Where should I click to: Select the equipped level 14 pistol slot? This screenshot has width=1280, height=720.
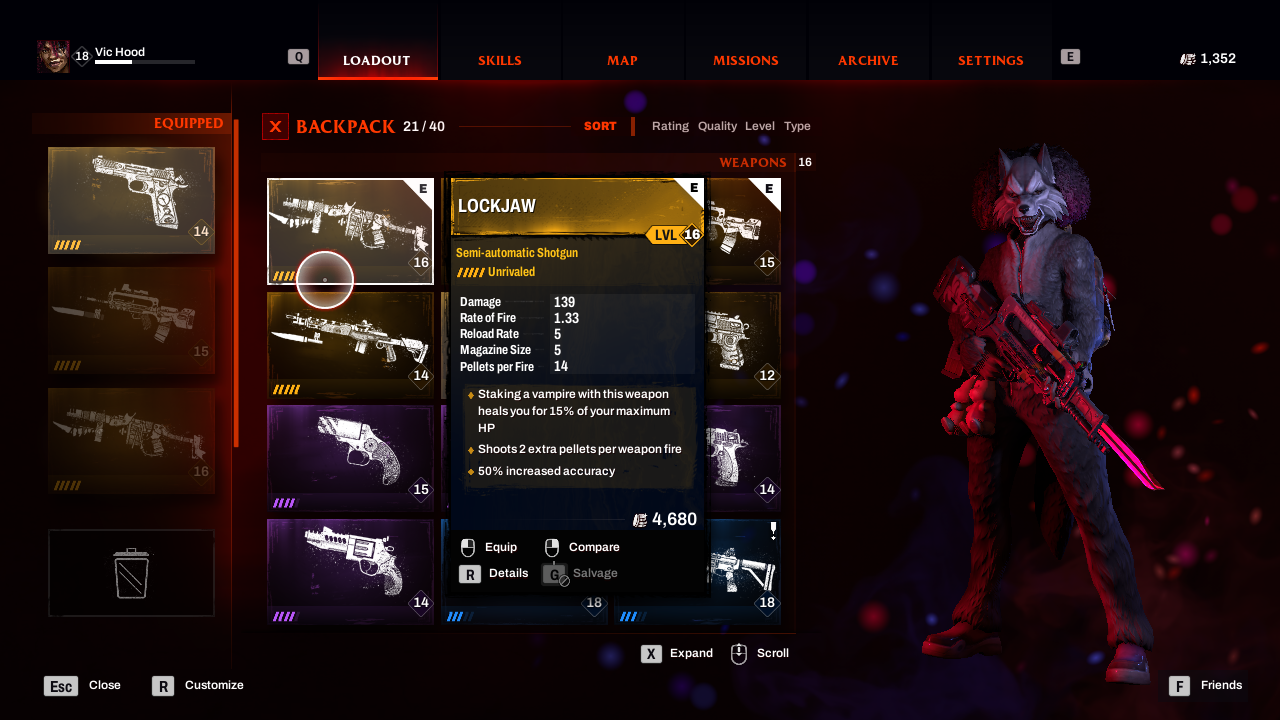[x=131, y=200]
